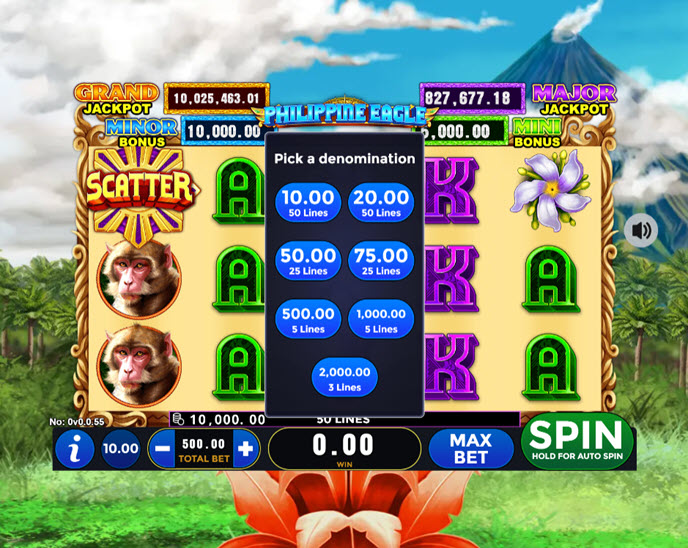Select the 20.00 denomination option
688x548 pixels.
[381, 203]
